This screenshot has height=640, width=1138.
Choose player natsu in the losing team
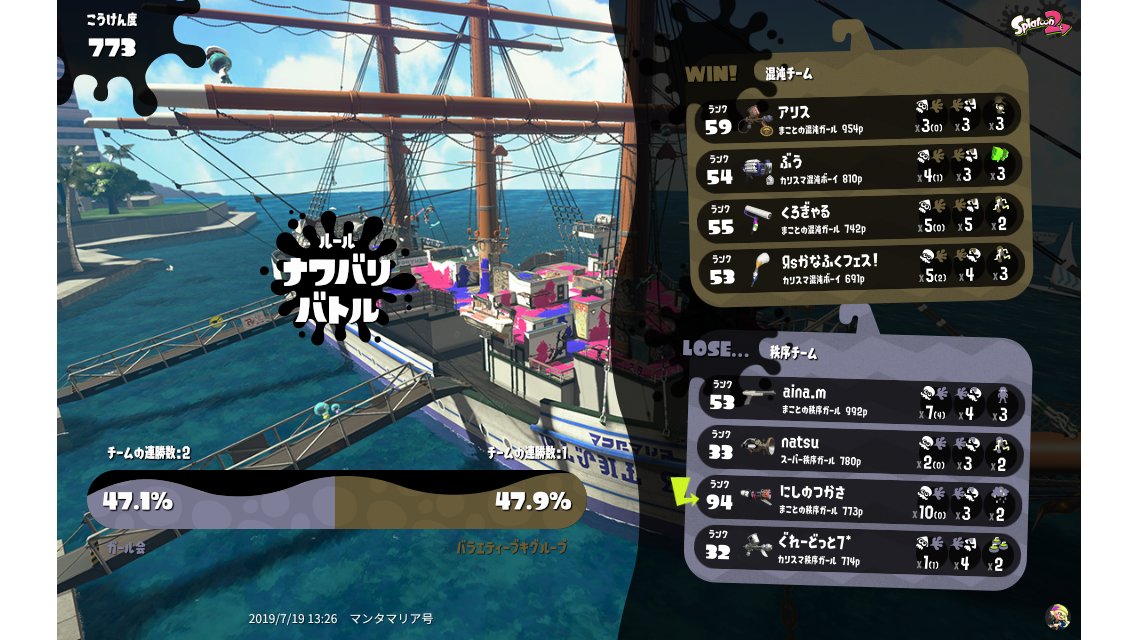click(x=862, y=449)
